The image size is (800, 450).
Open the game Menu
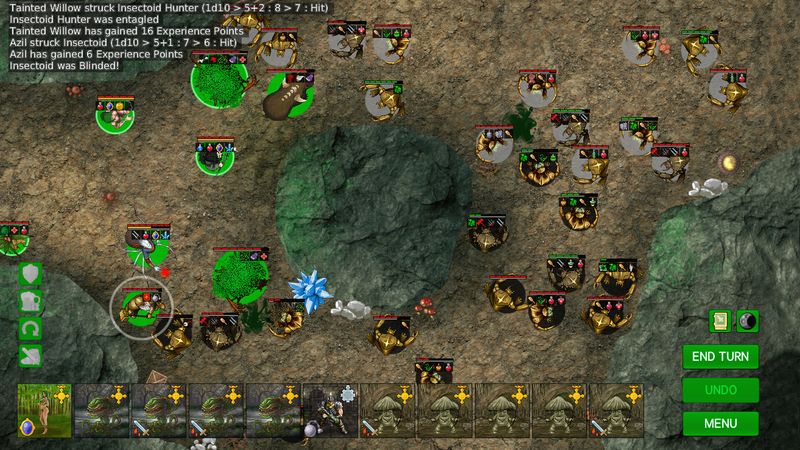coord(720,422)
